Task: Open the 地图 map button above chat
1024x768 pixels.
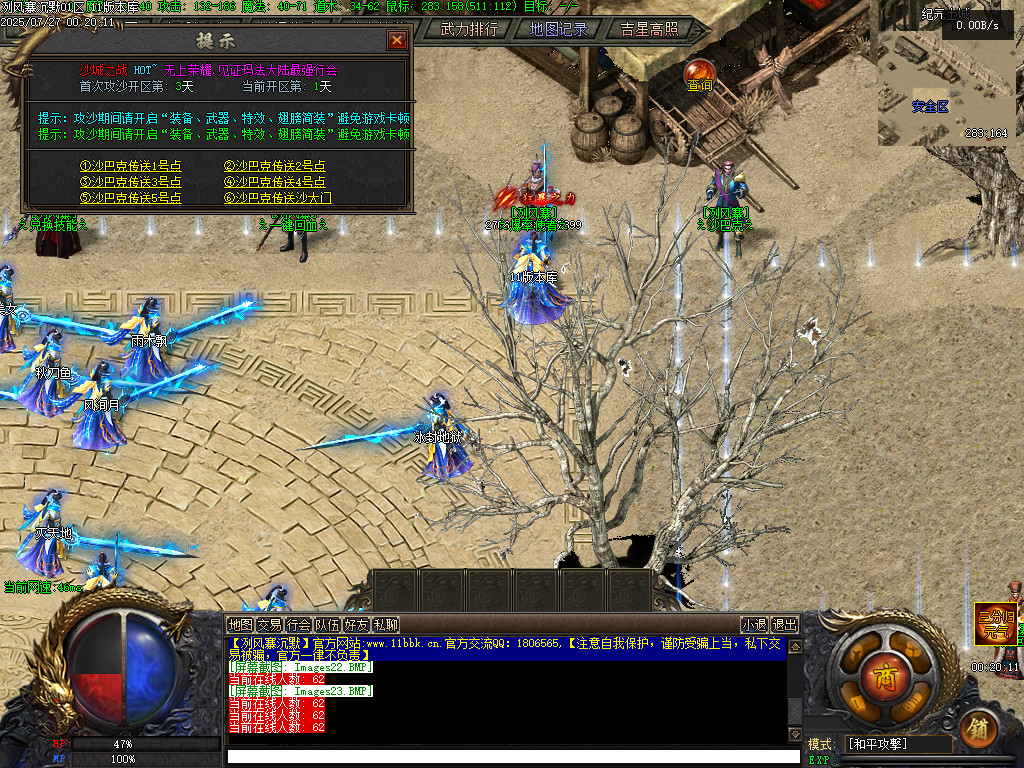Action: [x=240, y=625]
